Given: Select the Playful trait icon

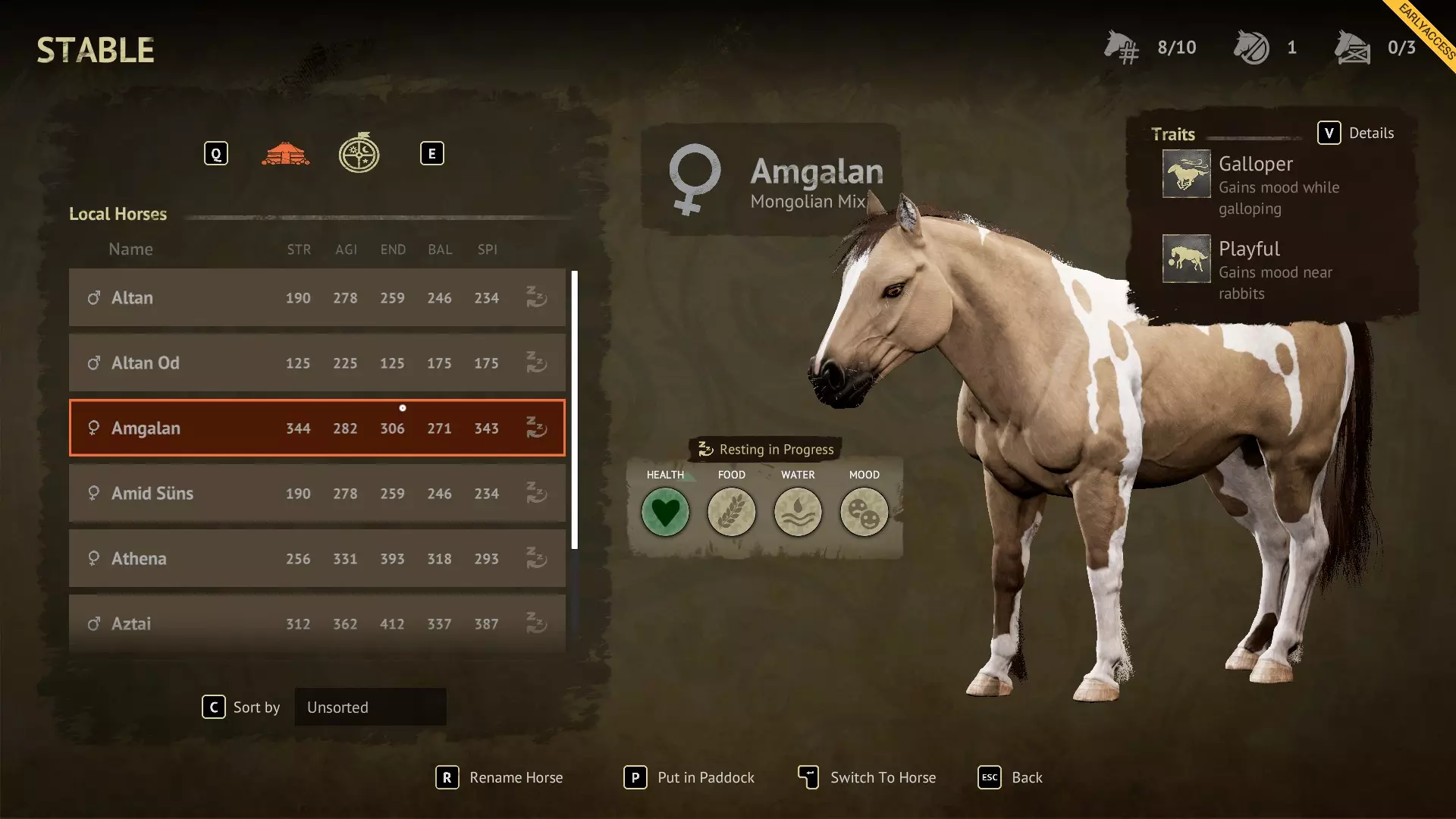Looking at the screenshot, I should pos(1186,259).
